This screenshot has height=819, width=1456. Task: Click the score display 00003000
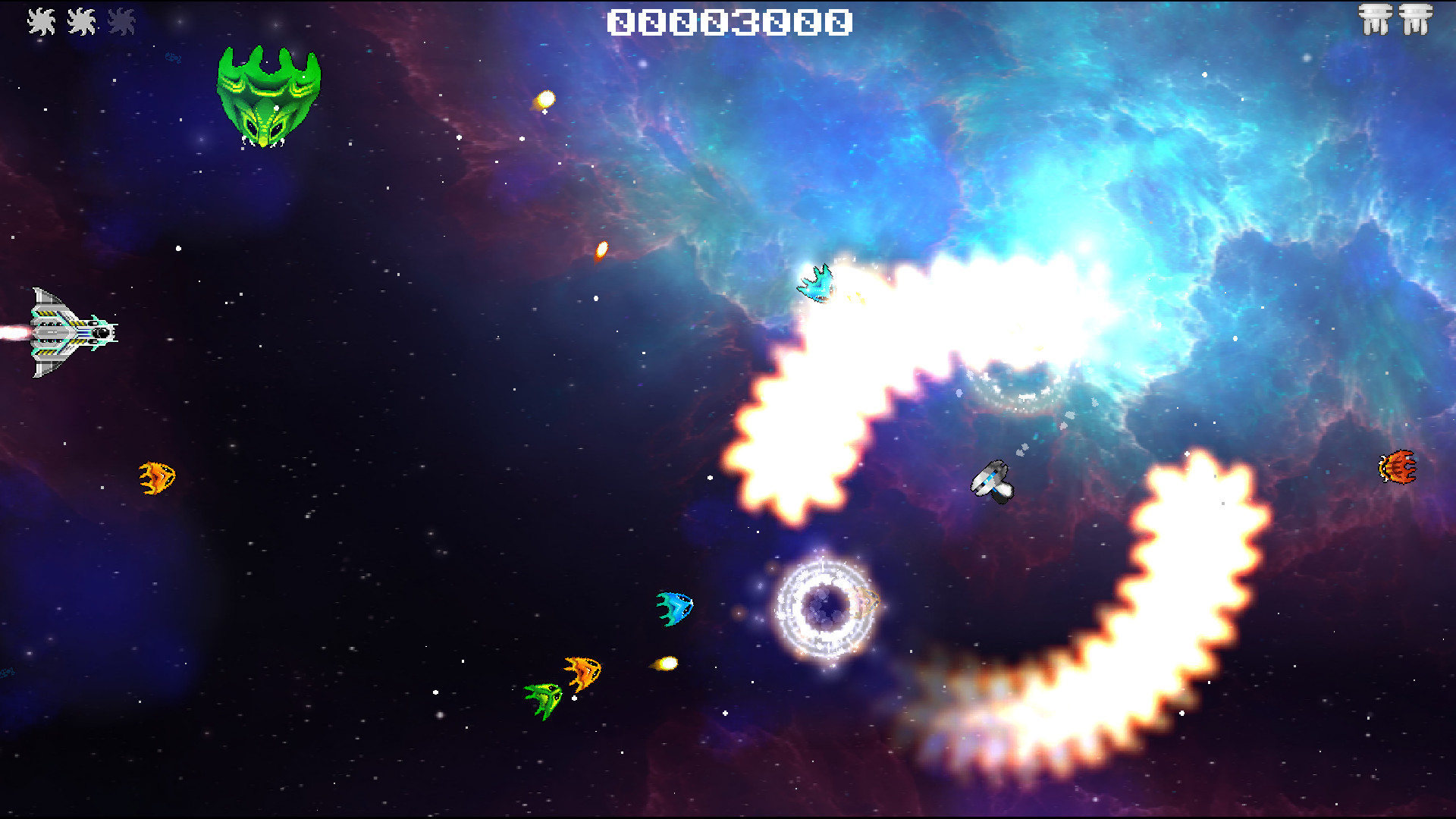point(730,21)
